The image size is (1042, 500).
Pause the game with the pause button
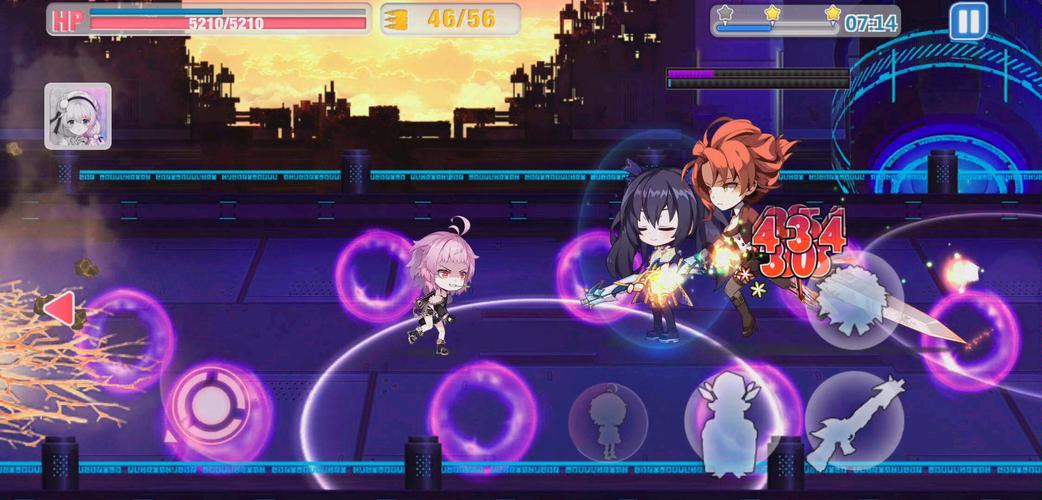click(968, 21)
